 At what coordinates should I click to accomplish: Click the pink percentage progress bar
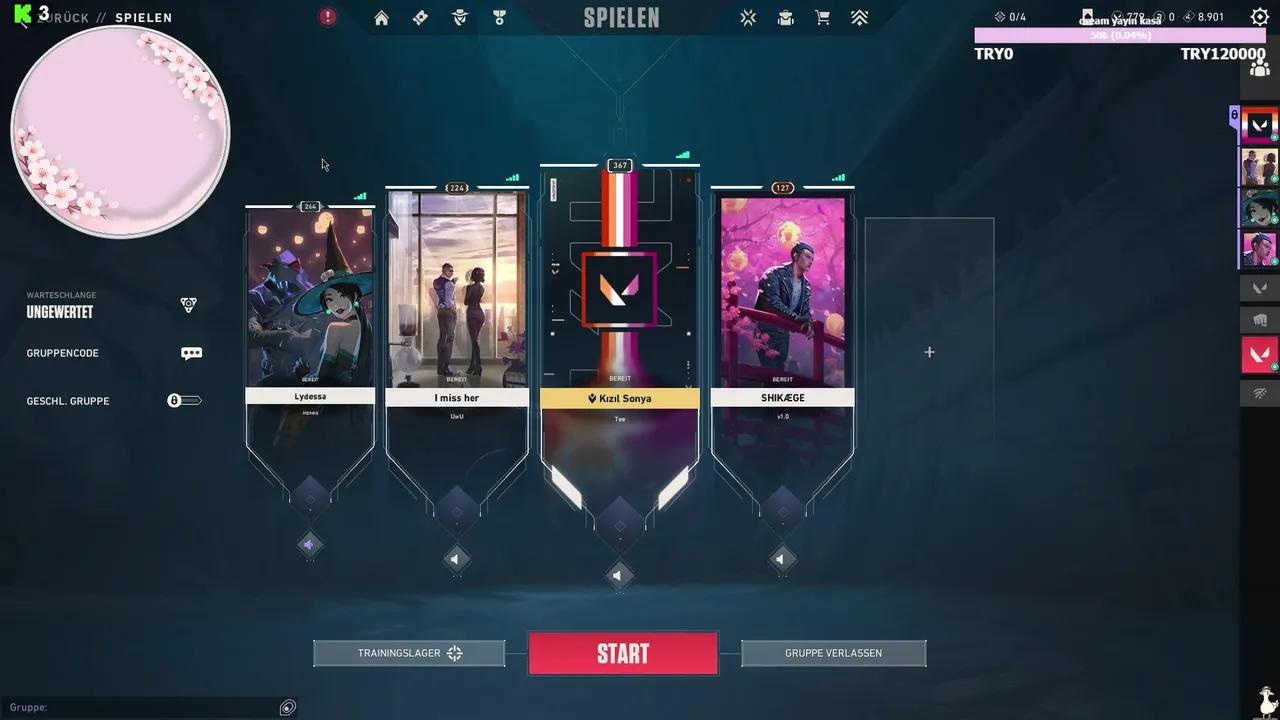[x=1118, y=36]
